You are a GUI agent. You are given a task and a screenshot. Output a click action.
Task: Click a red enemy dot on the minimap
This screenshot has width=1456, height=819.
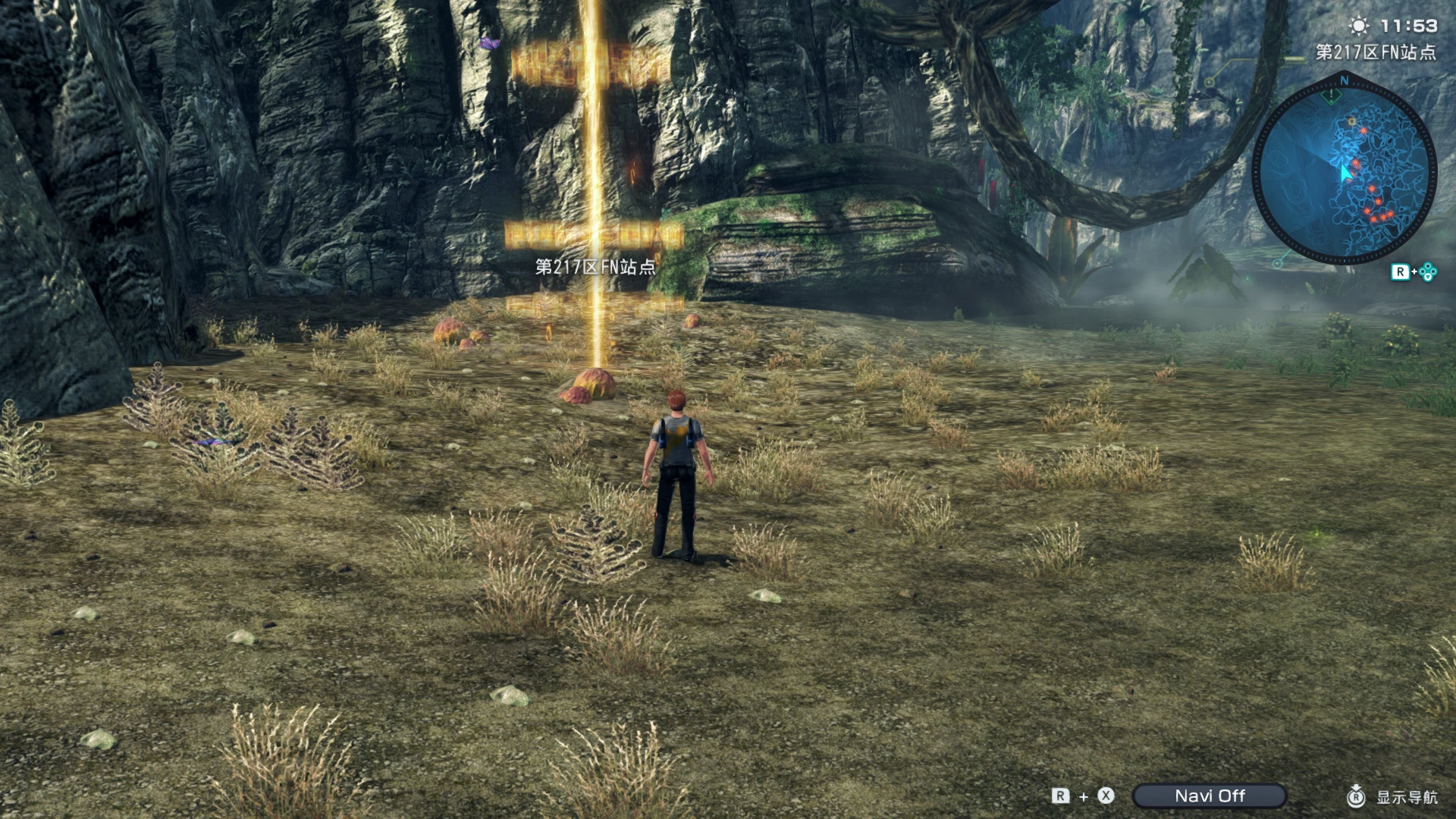1363,130
